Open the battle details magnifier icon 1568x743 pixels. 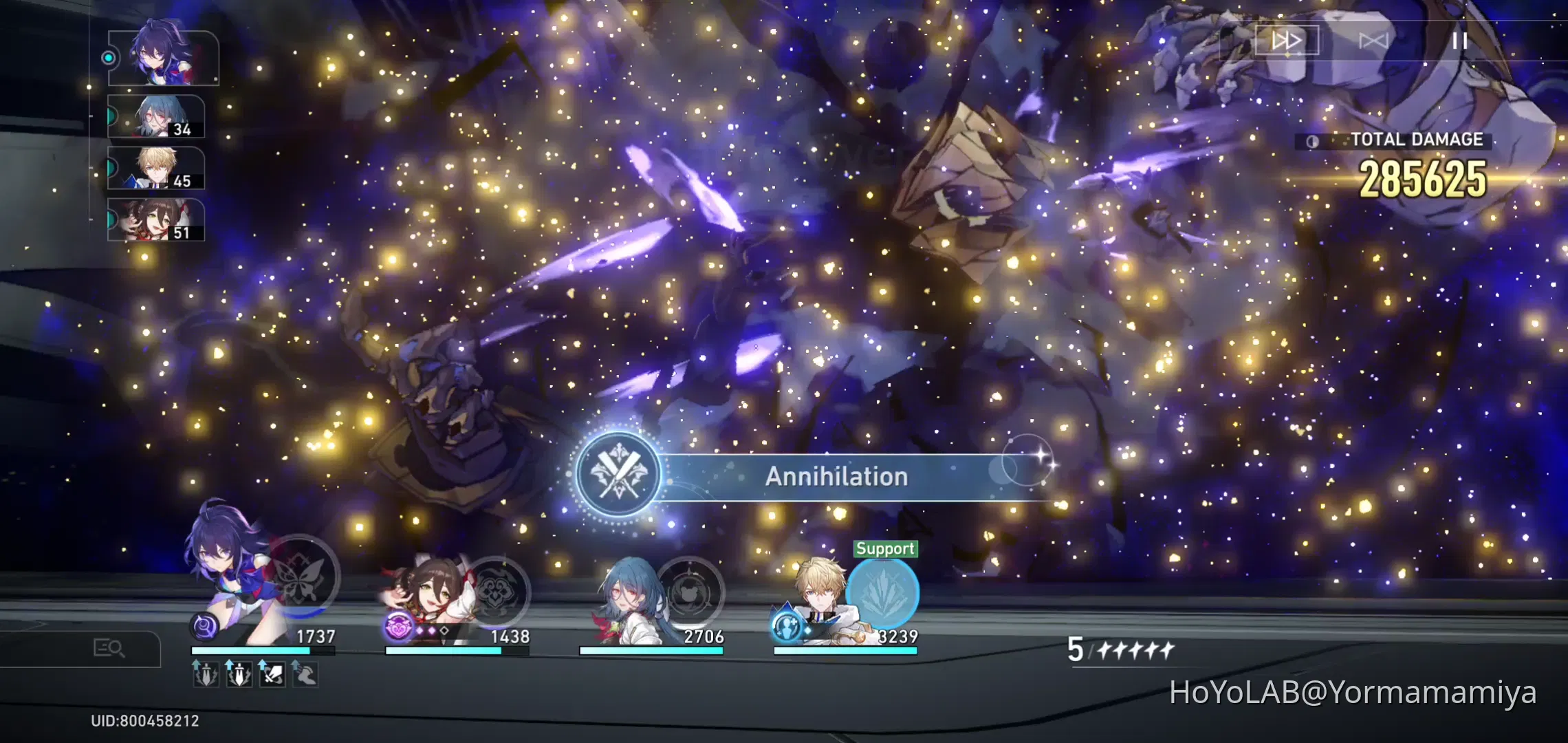(x=110, y=647)
